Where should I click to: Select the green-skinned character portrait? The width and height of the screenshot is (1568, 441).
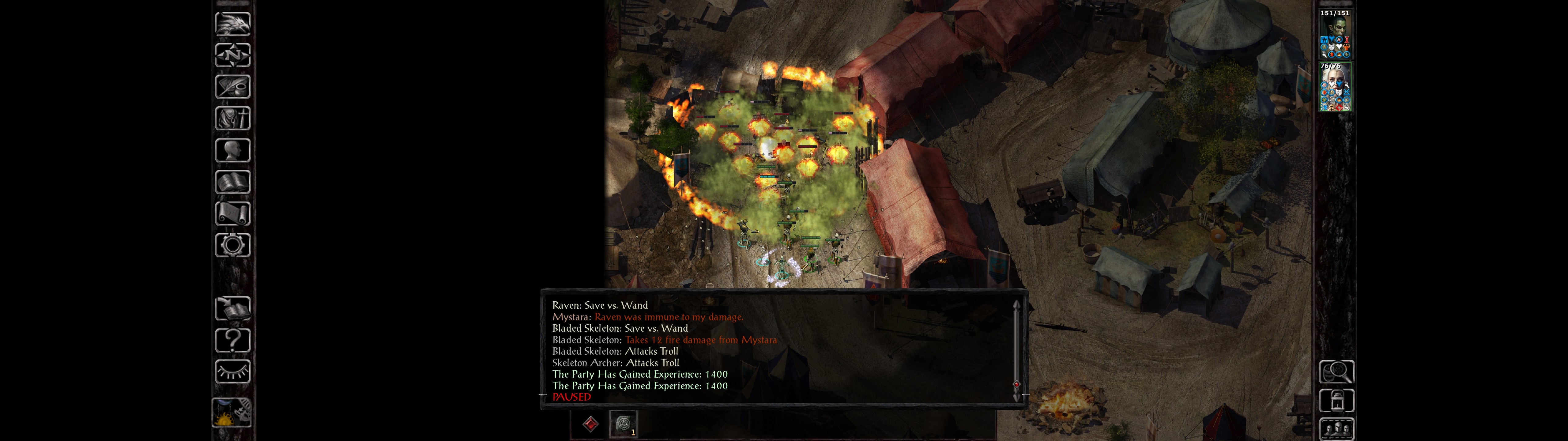(1335, 34)
